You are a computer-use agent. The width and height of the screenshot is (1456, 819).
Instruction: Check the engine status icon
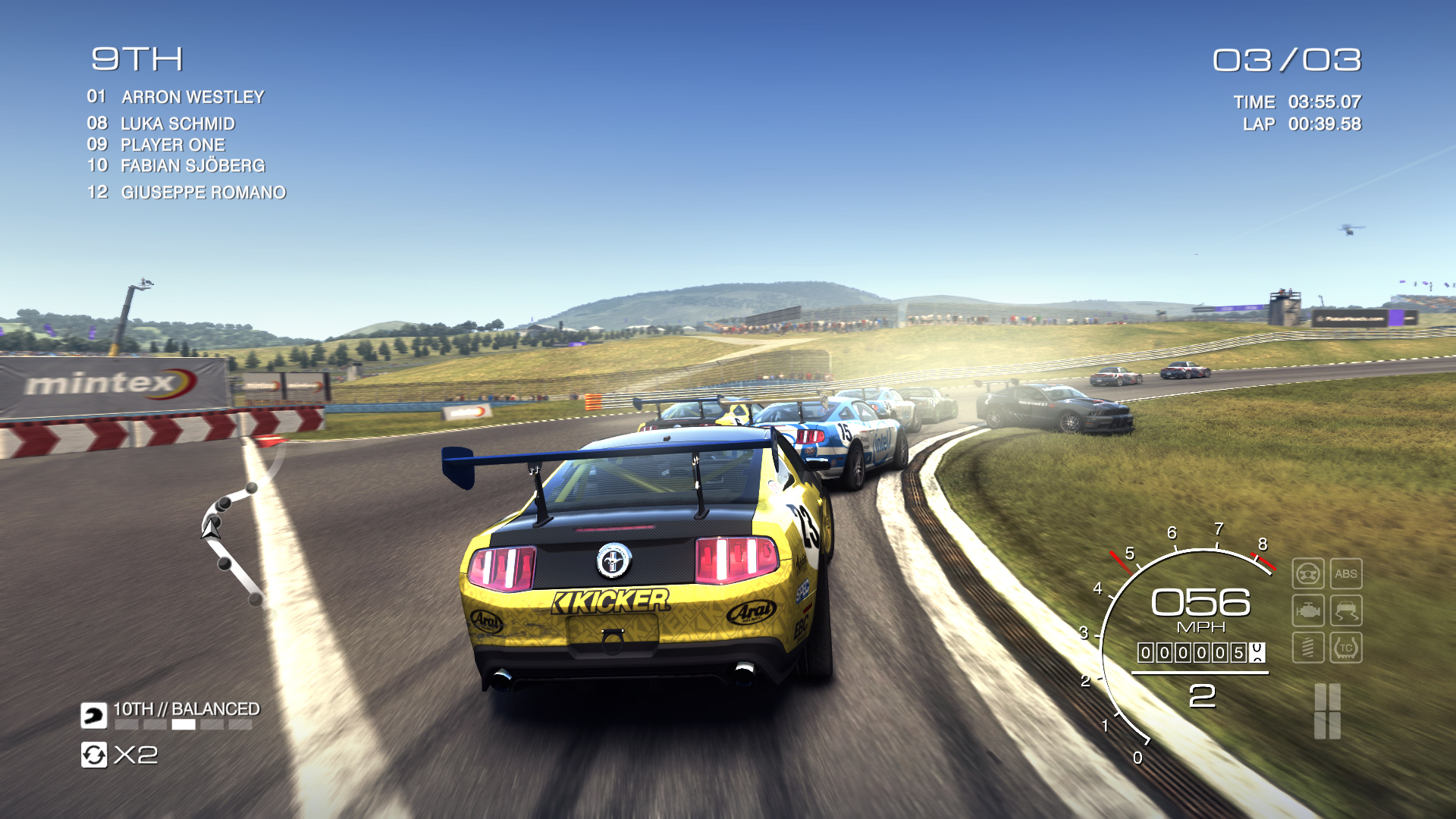click(x=1308, y=610)
